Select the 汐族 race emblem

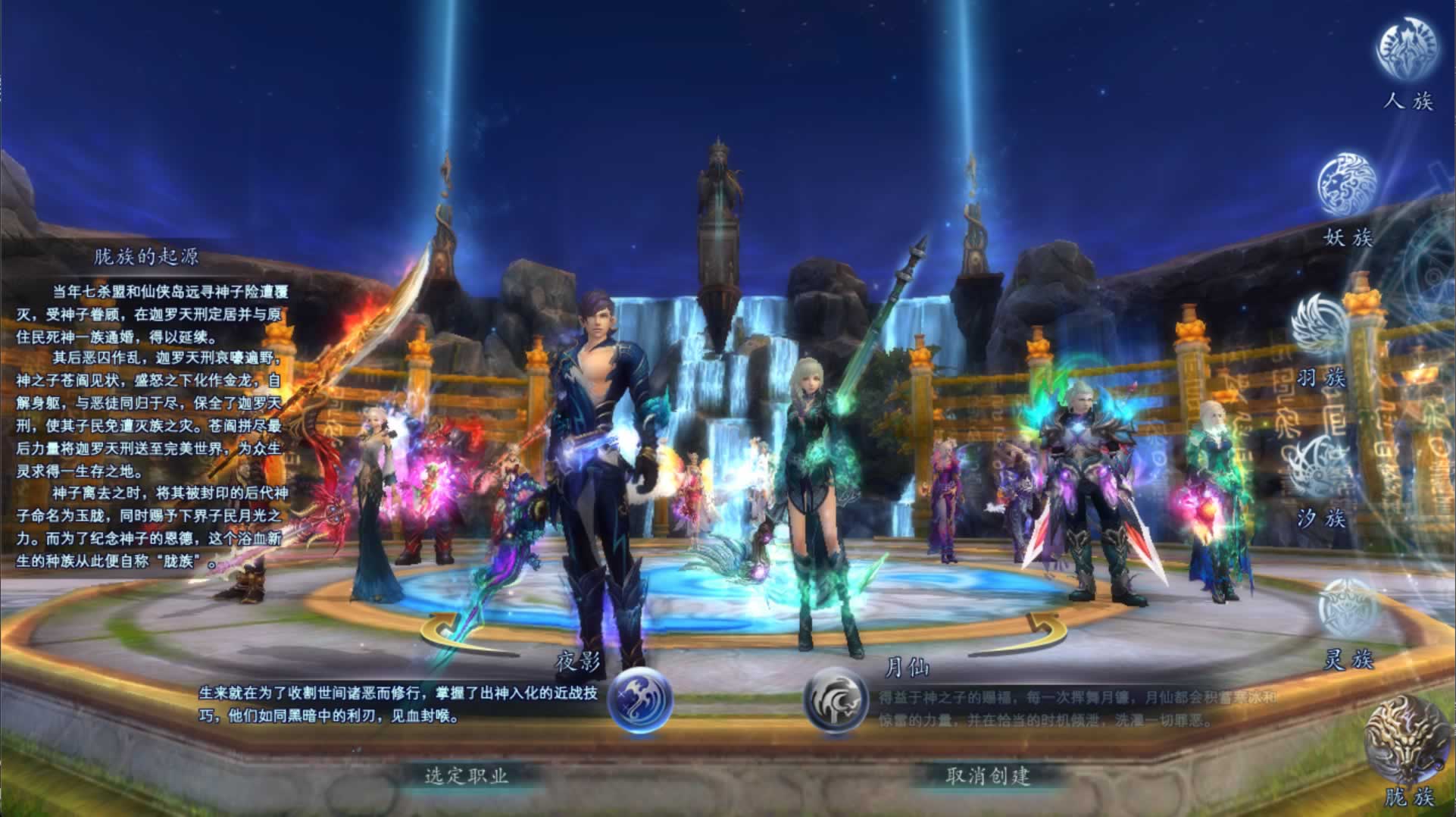coord(1319,467)
